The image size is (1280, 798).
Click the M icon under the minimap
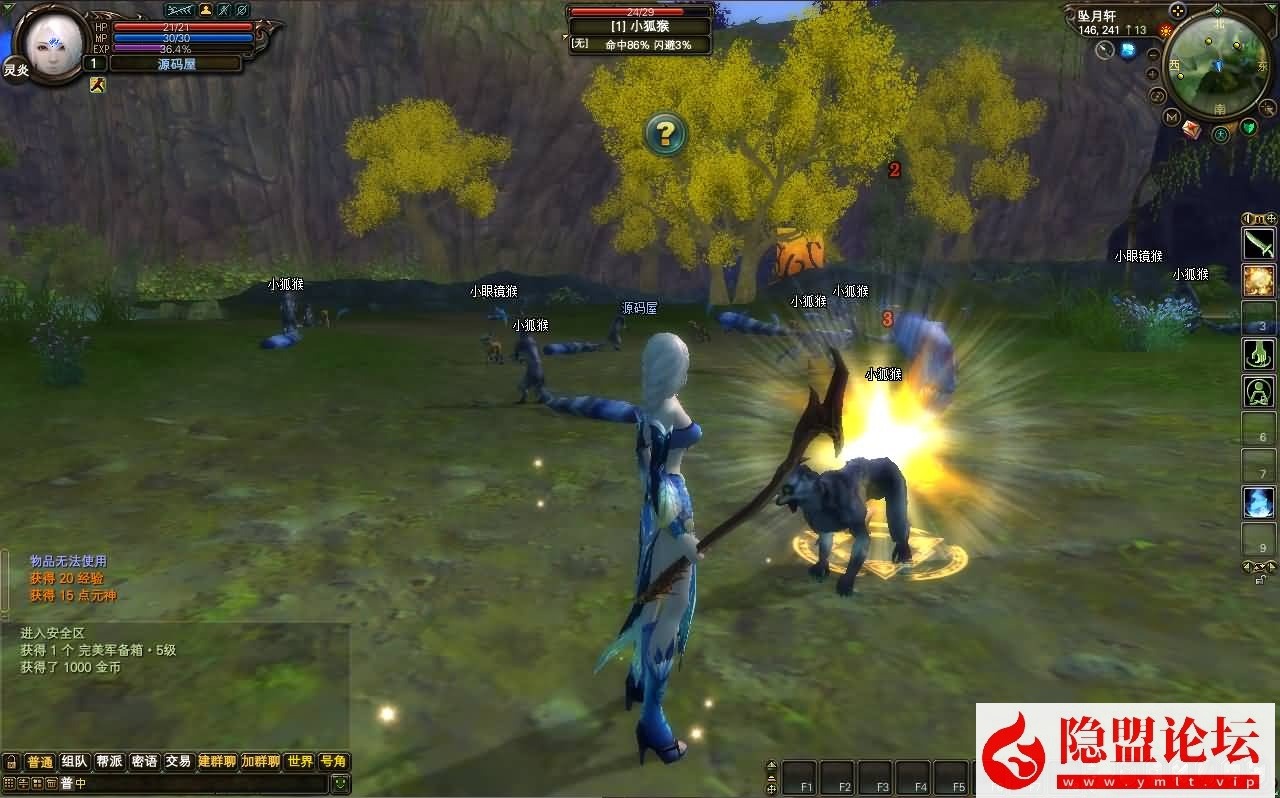[1171, 116]
